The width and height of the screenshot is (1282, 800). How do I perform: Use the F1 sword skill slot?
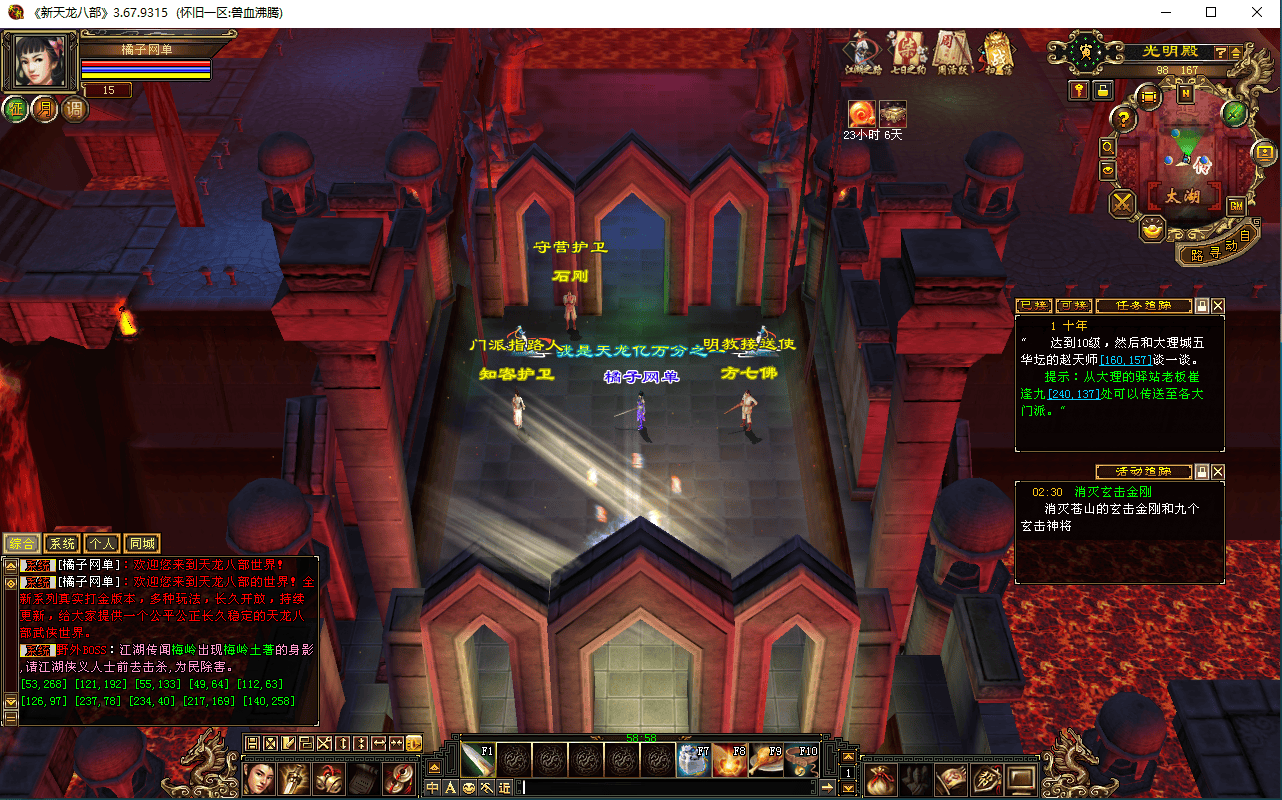(x=478, y=761)
